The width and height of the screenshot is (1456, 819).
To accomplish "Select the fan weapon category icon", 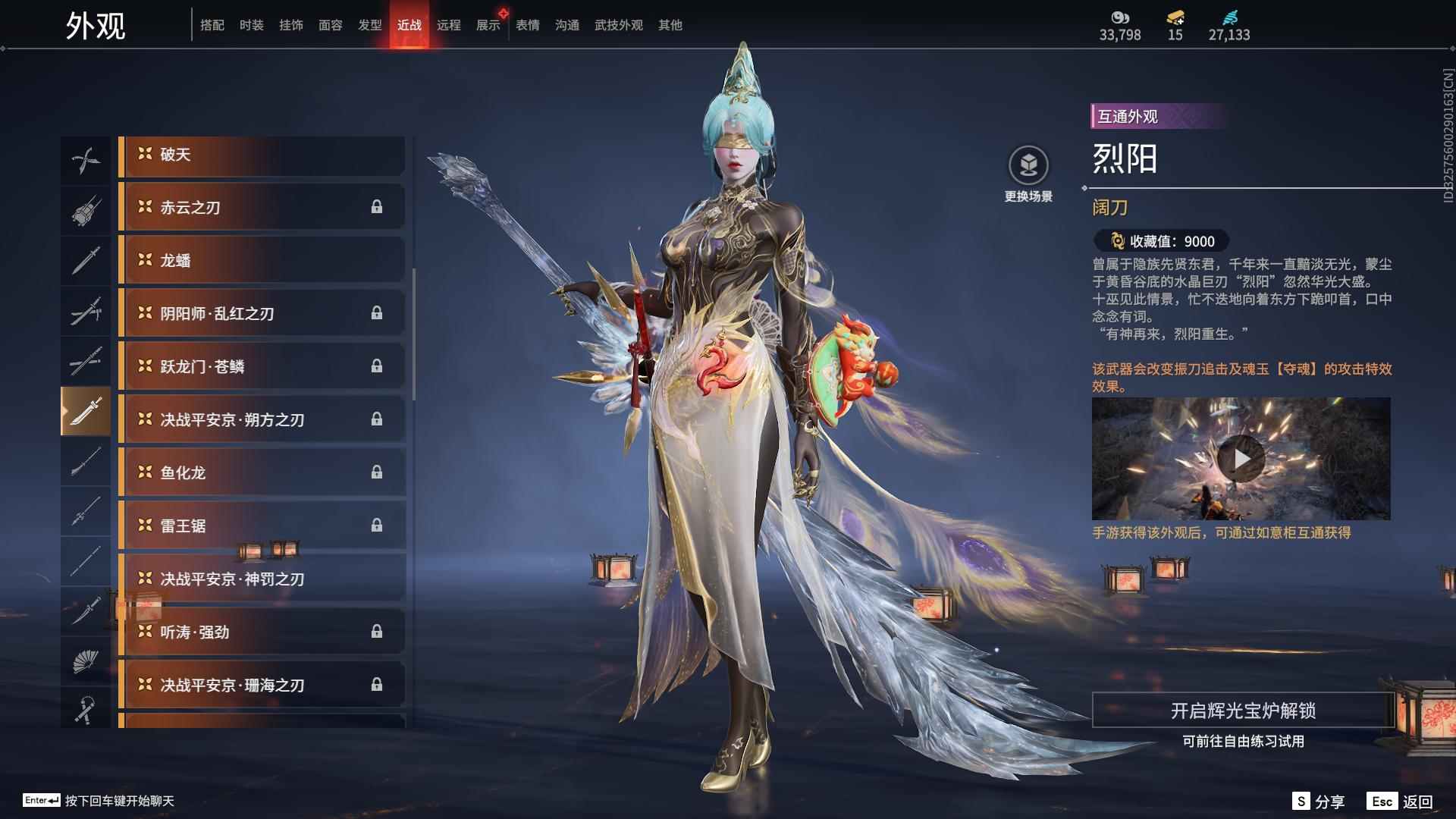I will click(x=86, y=658).
